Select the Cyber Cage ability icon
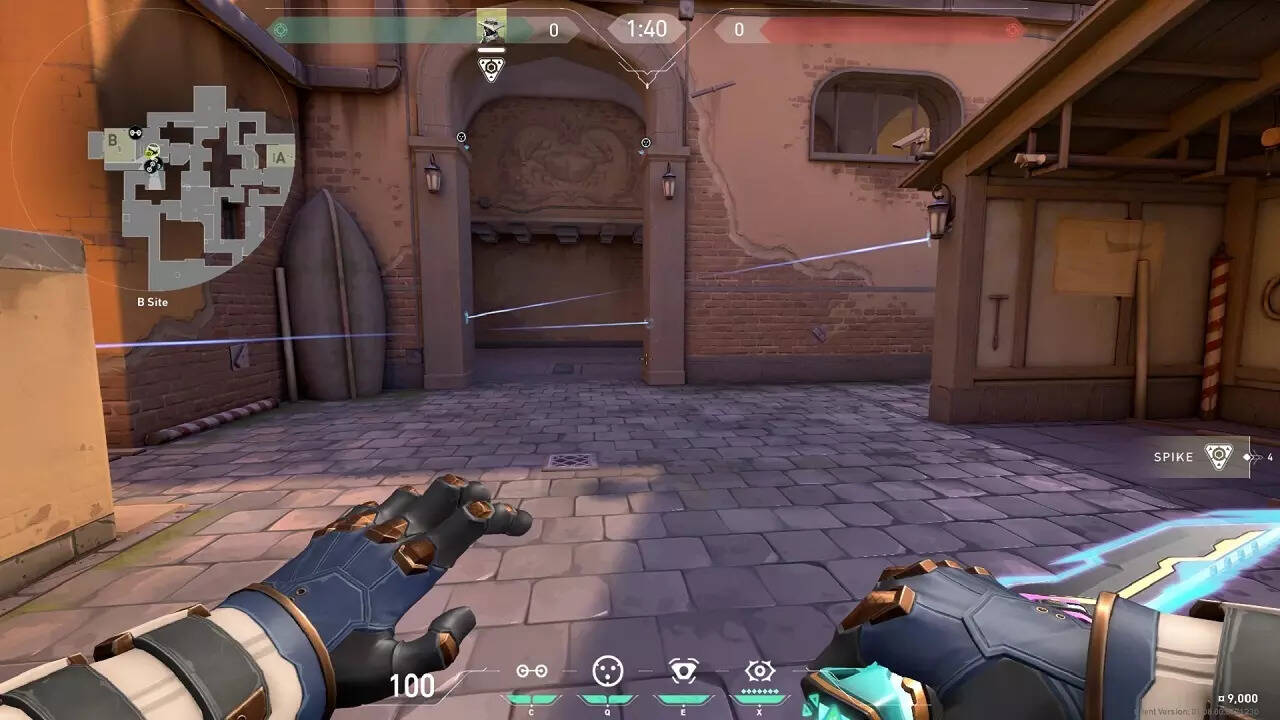Image resolution: width=1280 pixels, height=720 pixels. [607, 670]
